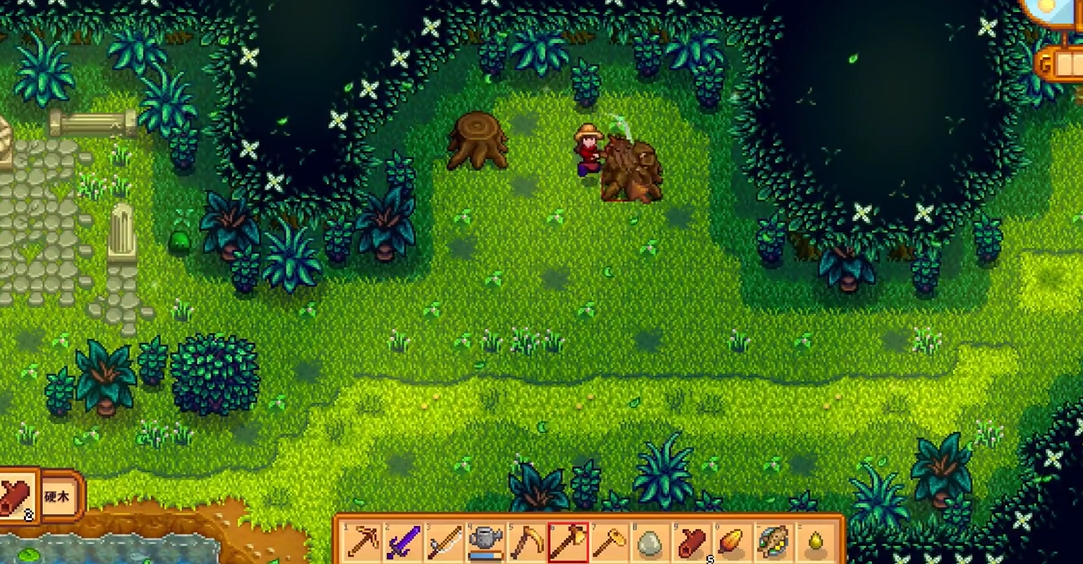
Task: Equip the purple sword
Action: pyautogui.click(x=402, y=543)
